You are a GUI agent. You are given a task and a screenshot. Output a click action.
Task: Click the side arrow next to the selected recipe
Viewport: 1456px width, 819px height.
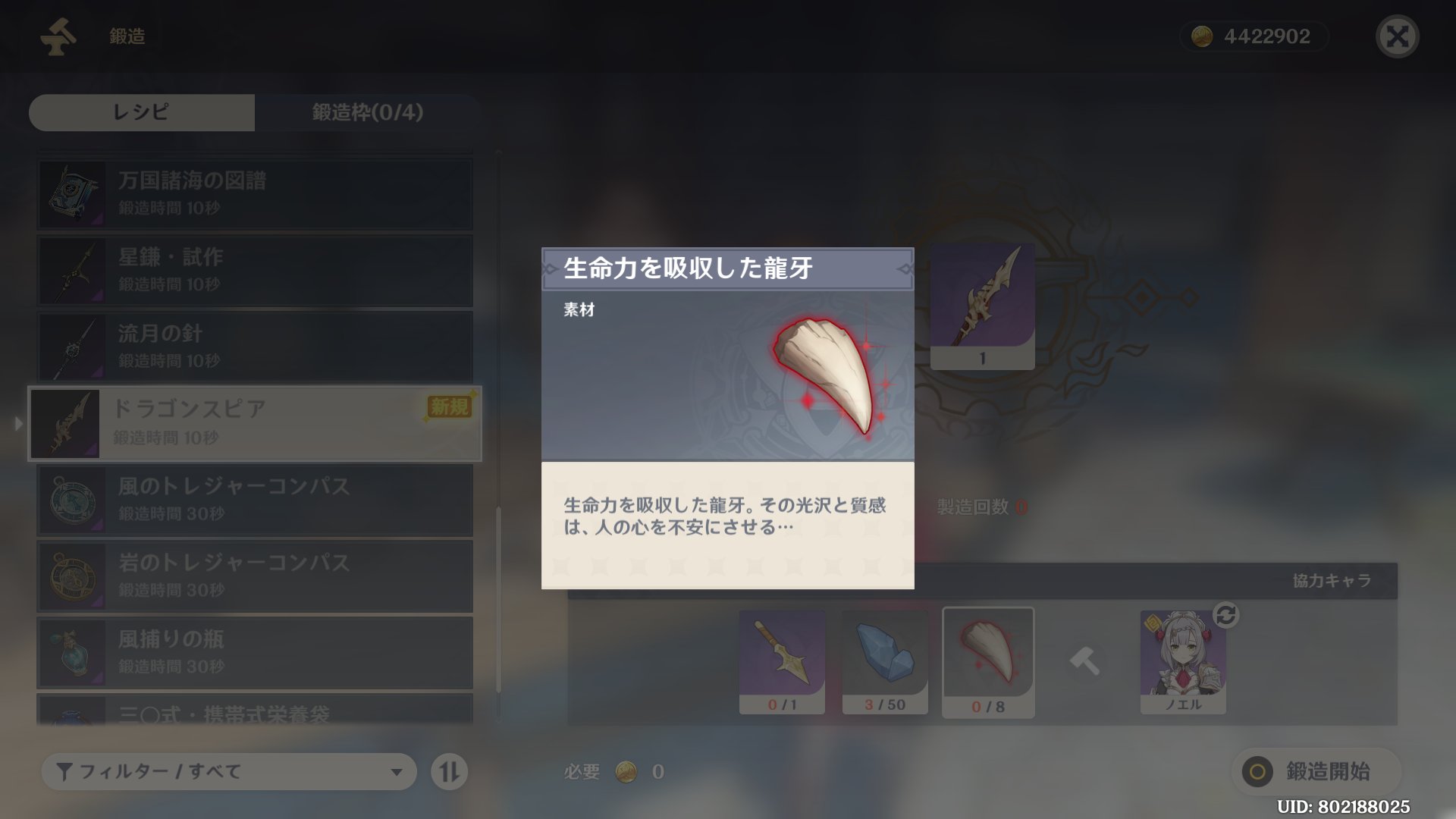click(x=17, y=424)
